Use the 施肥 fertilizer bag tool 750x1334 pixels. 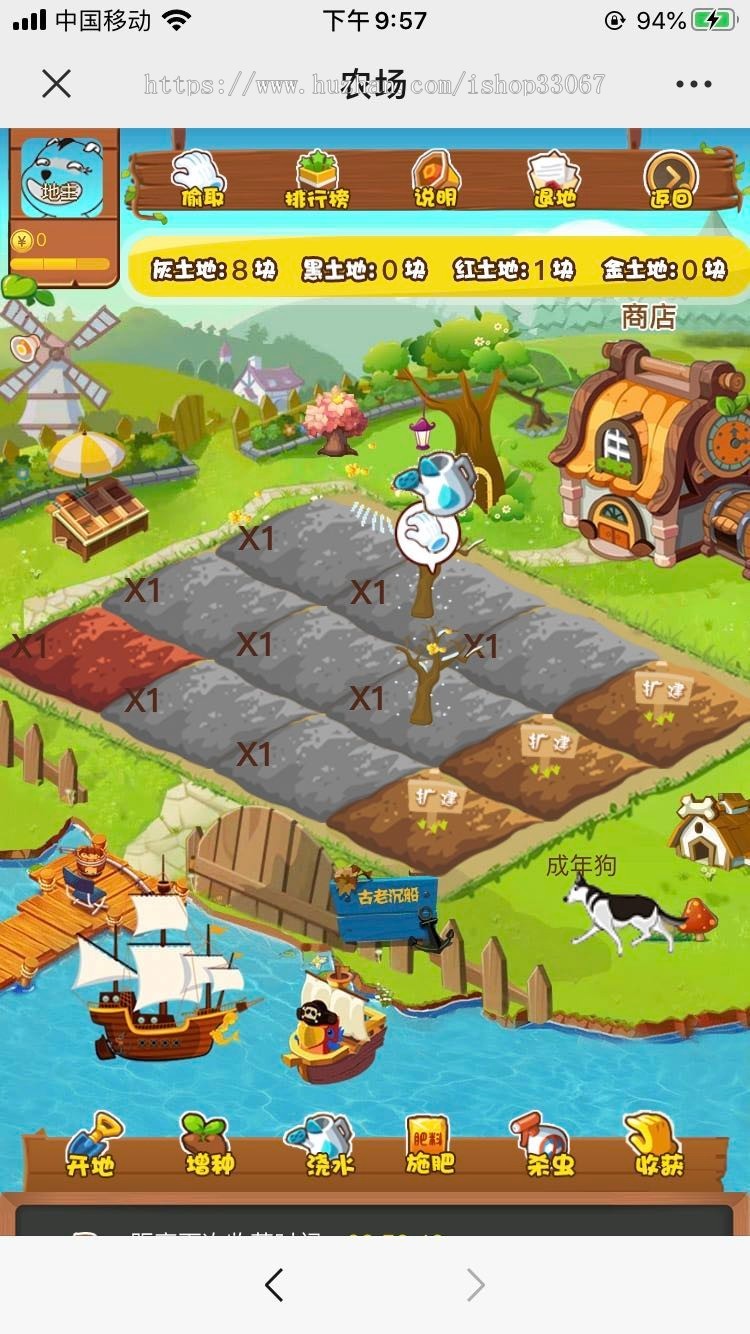(429, 1146)
